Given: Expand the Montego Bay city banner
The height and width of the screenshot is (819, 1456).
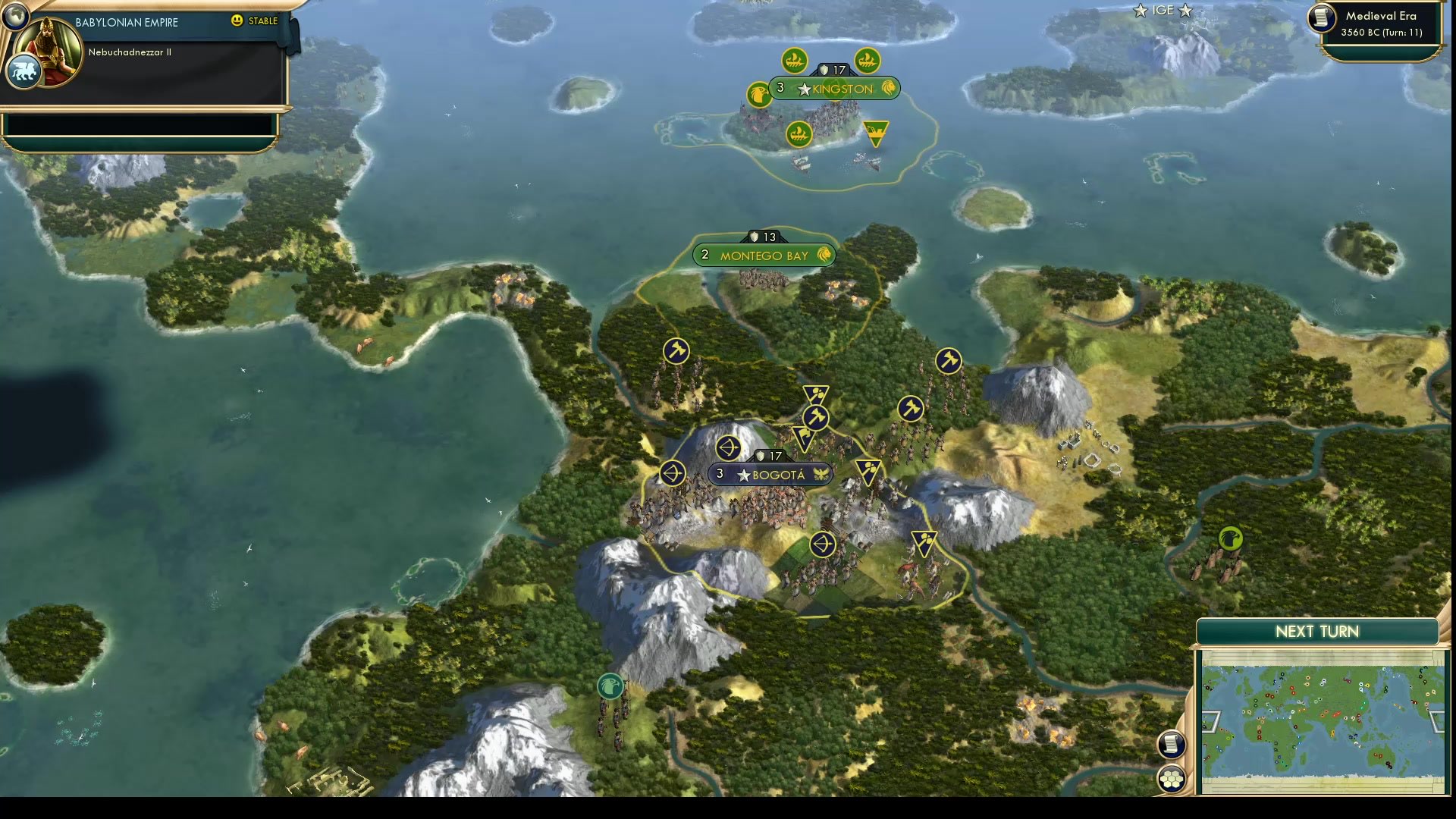Looking at the screenshot, I should (761, 256).
